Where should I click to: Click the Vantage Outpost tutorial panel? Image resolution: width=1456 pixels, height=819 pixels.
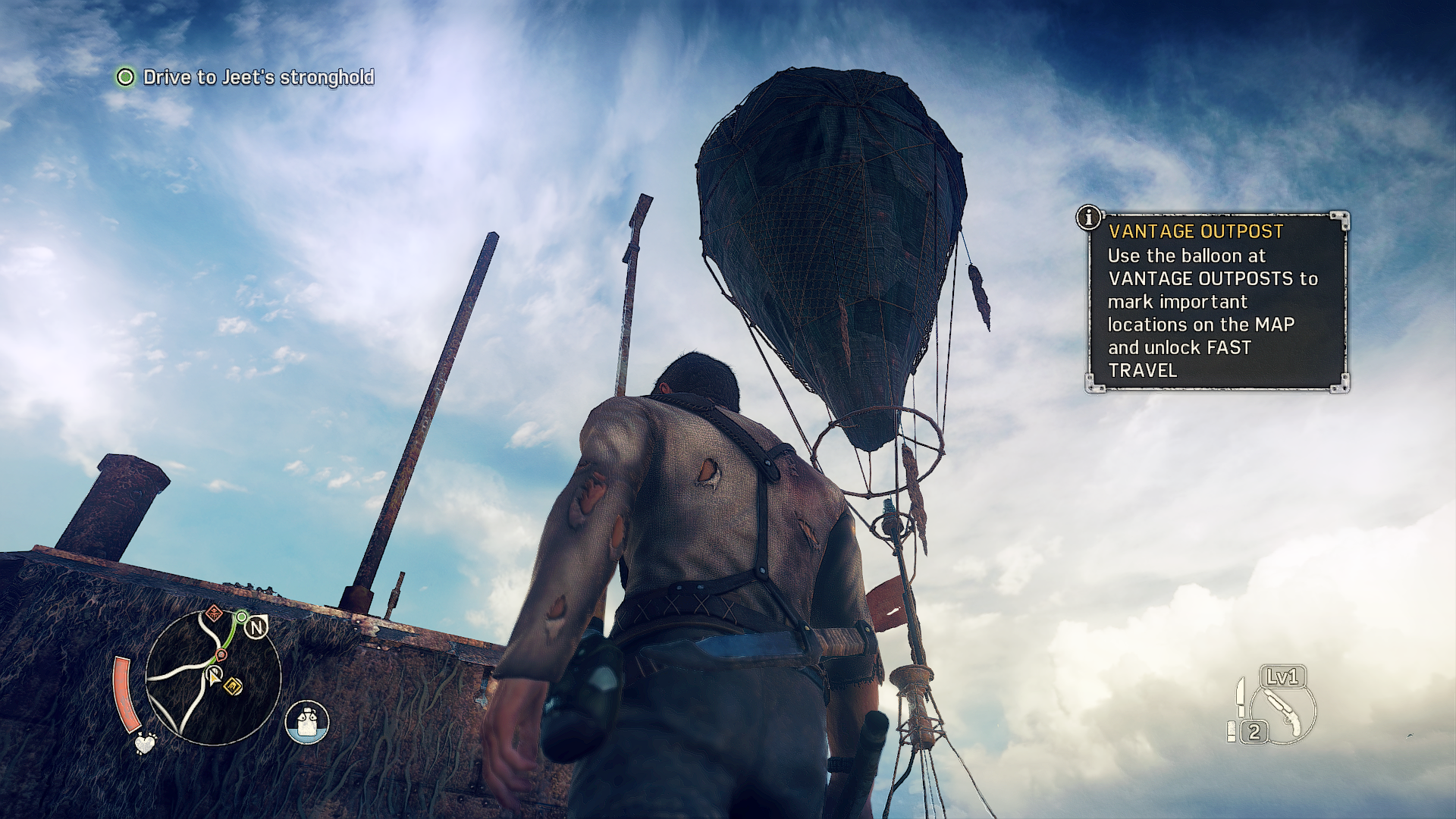1216,302
